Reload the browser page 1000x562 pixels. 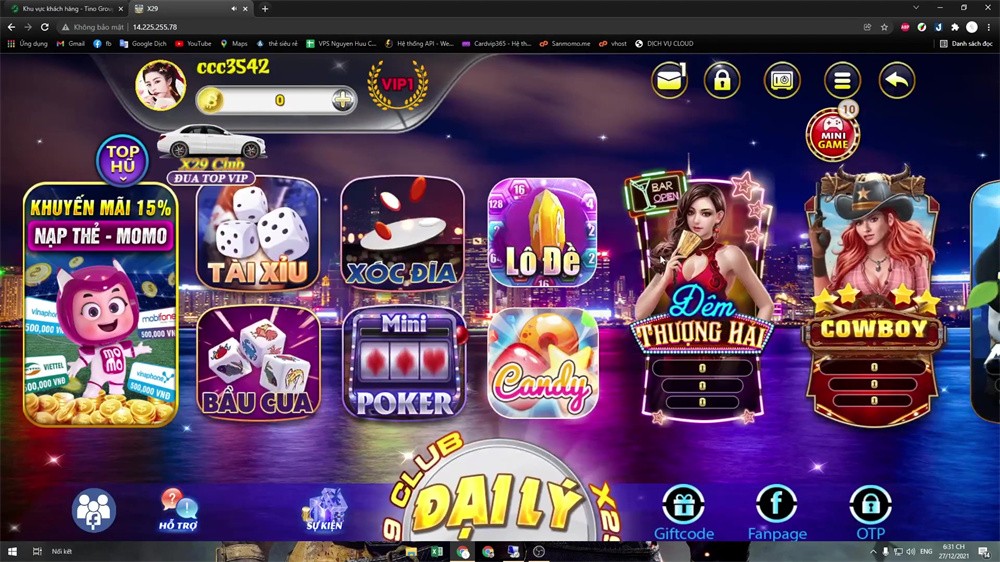point(44,27)
